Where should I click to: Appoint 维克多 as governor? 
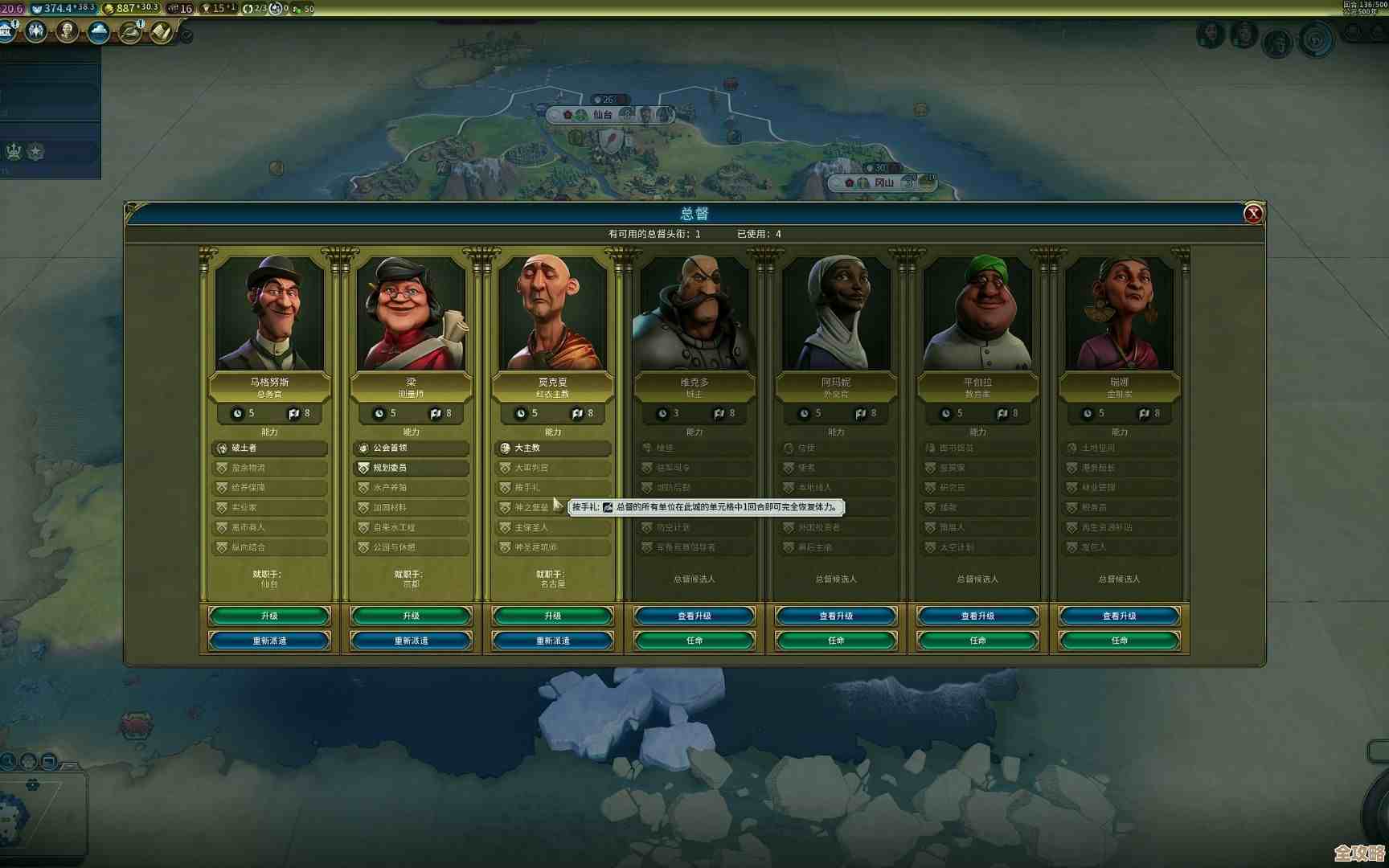coord(694,641)
